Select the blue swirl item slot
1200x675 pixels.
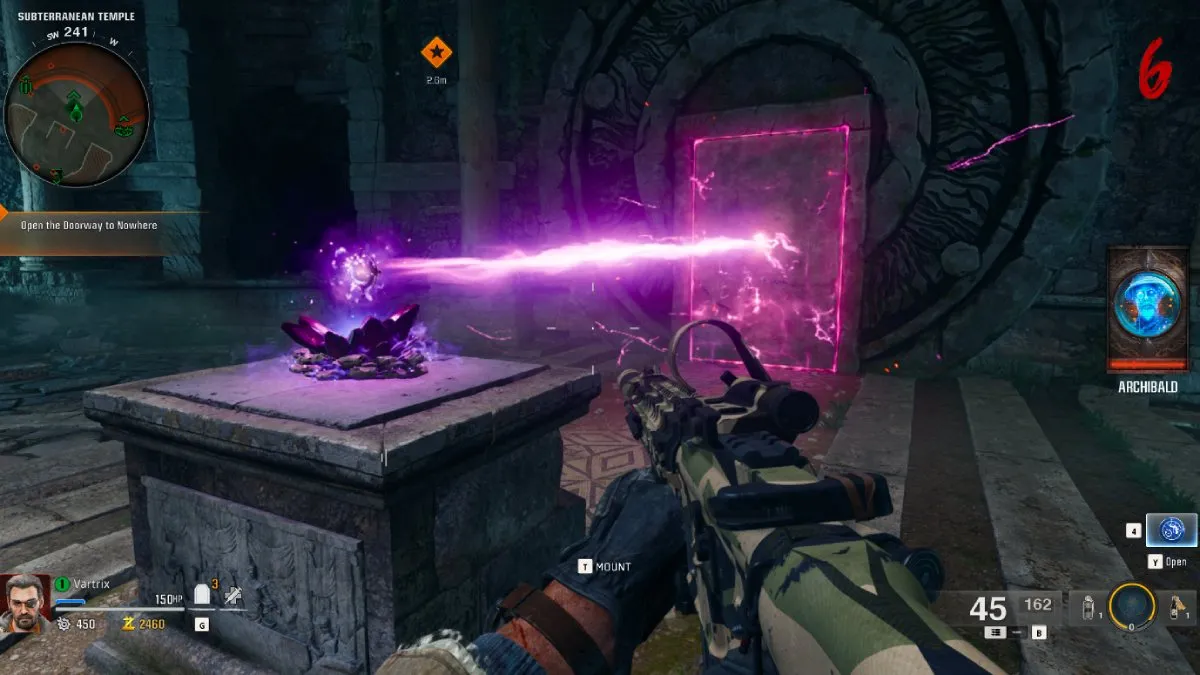[x=1171, y=530]
